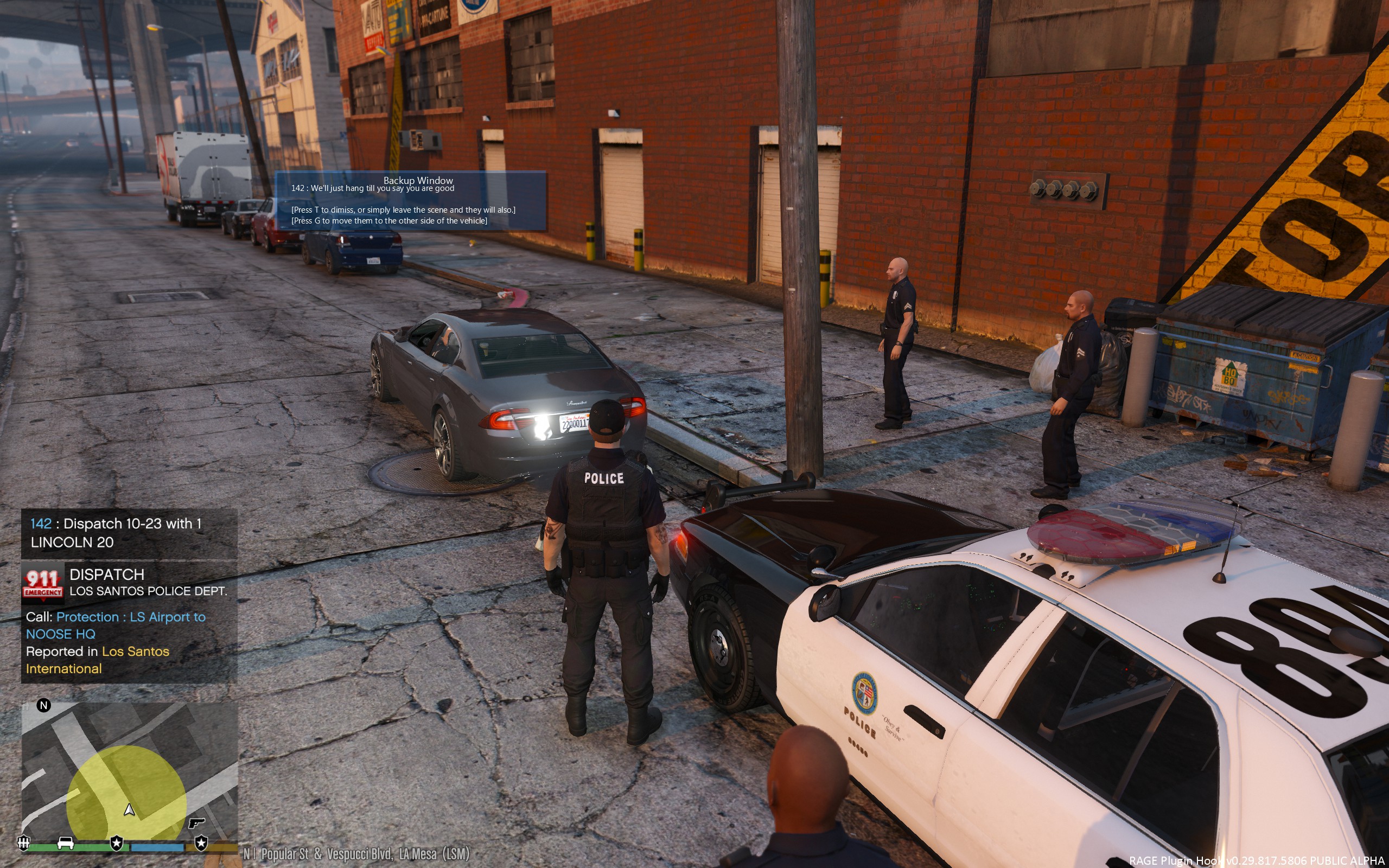The image size is (1389, 868).
Task: Click the Backup Window panel
Action: tap(411, 201)
